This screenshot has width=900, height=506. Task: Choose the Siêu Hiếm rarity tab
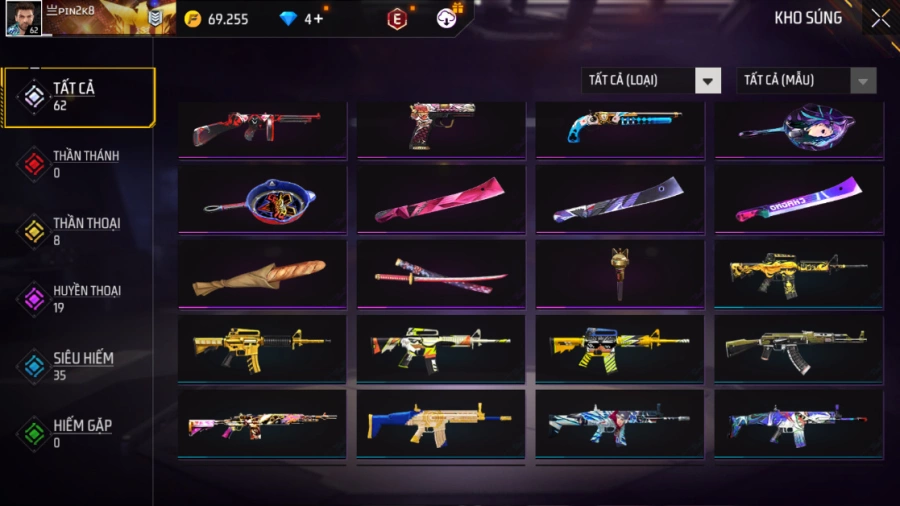coord(78,365)
